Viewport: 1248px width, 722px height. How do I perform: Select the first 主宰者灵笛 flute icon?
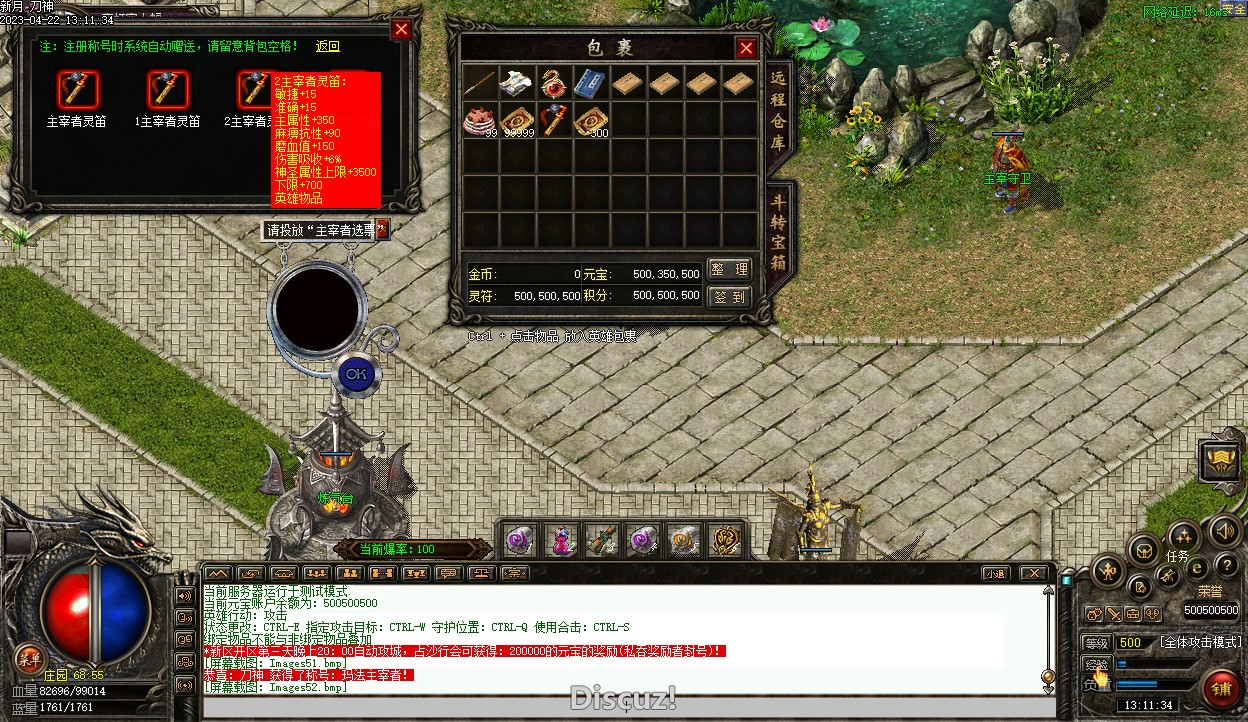[78, 91]
